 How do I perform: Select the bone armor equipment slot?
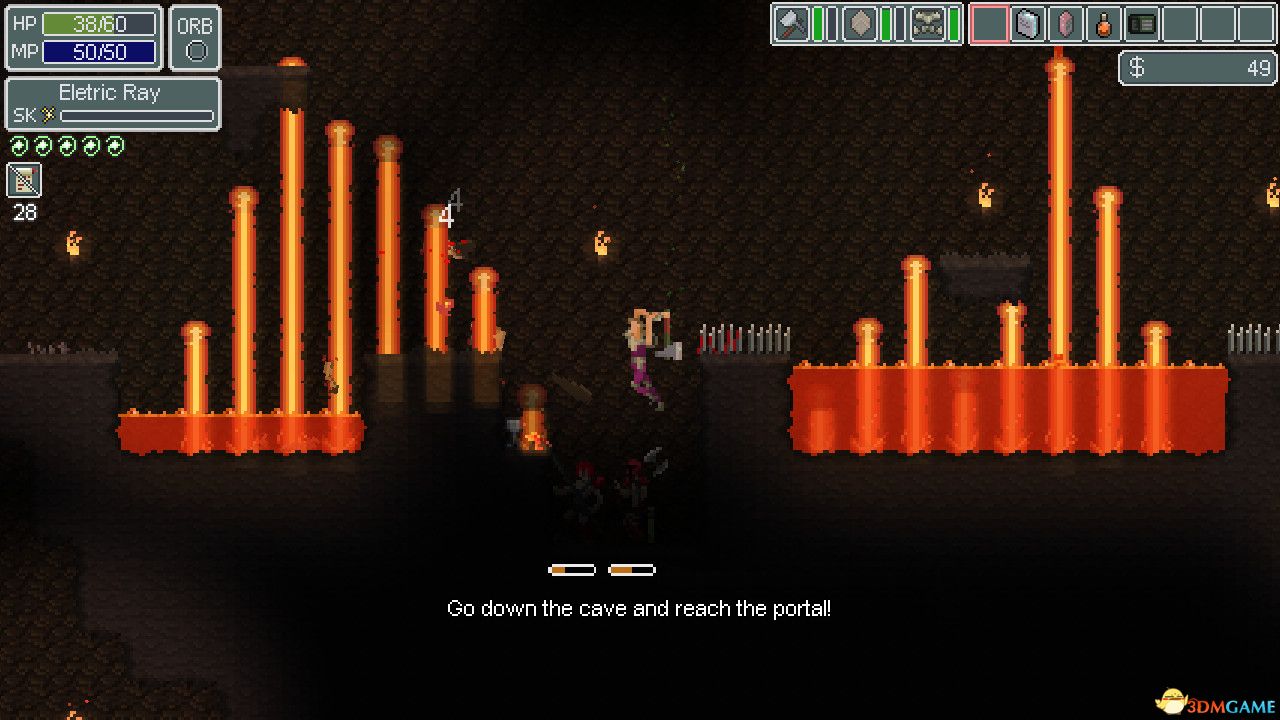point(928,24)
